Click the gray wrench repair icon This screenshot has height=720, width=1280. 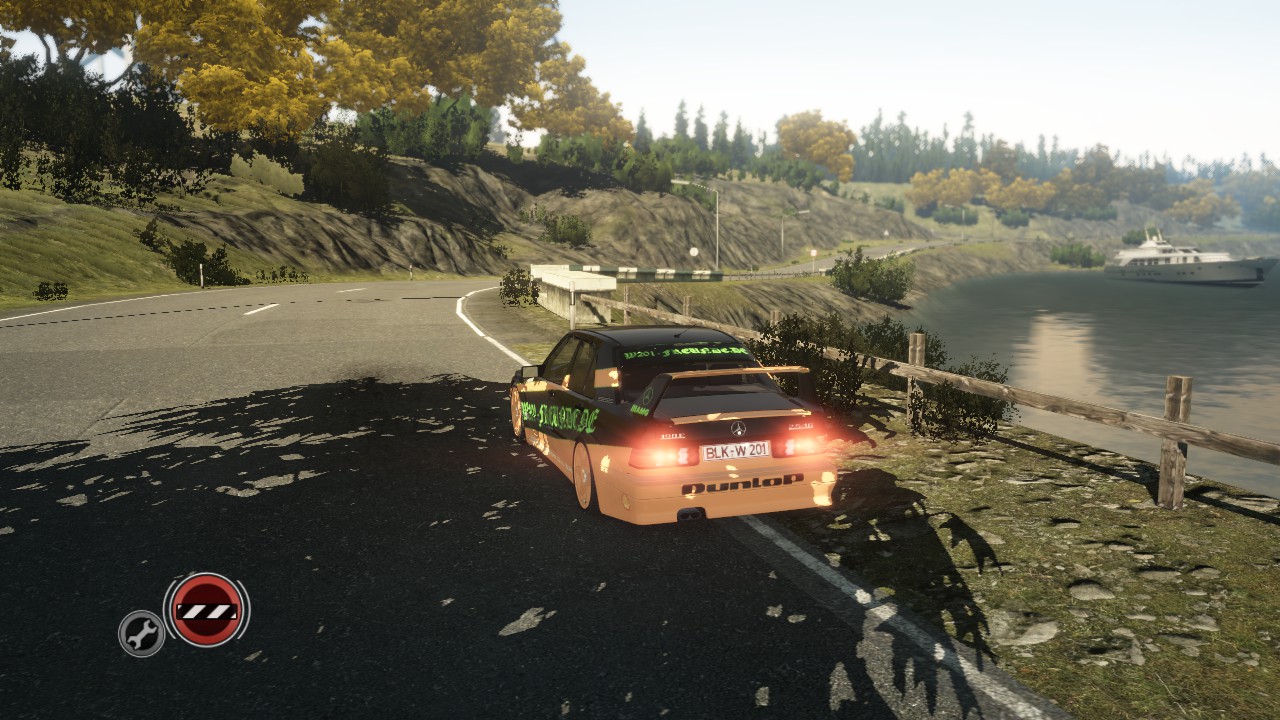[142, 633]
